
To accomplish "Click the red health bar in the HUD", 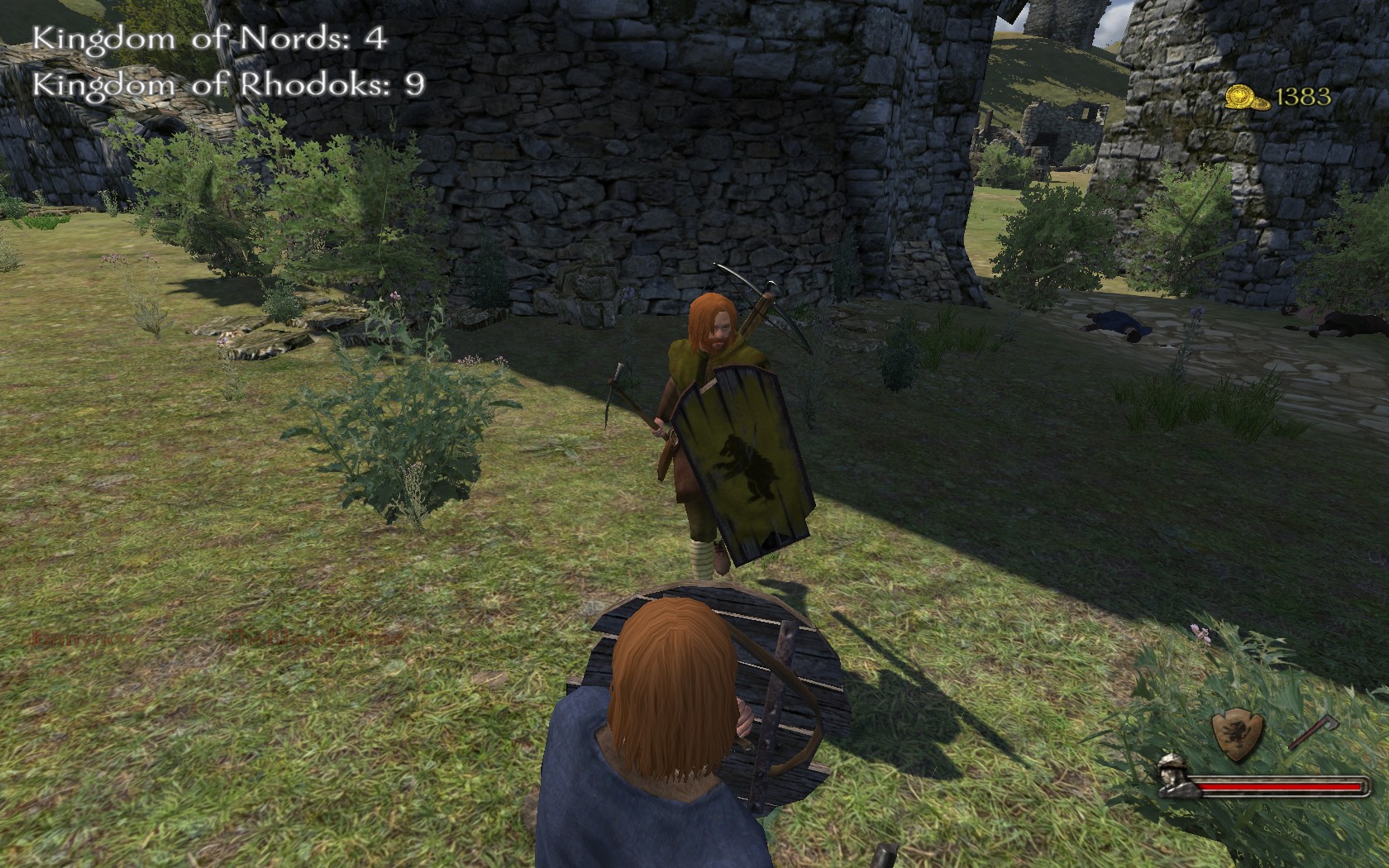I will 1277,785.
